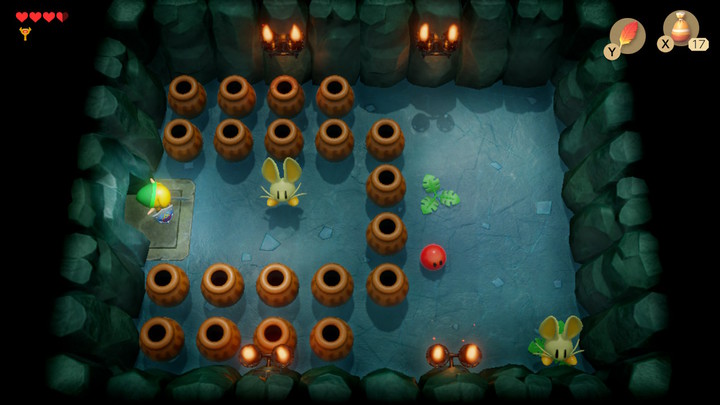Image resolution: width=720 pixels, height=405 pixels.
Task: Select the Roc's Feather item slot
Action: pos(628,35)
